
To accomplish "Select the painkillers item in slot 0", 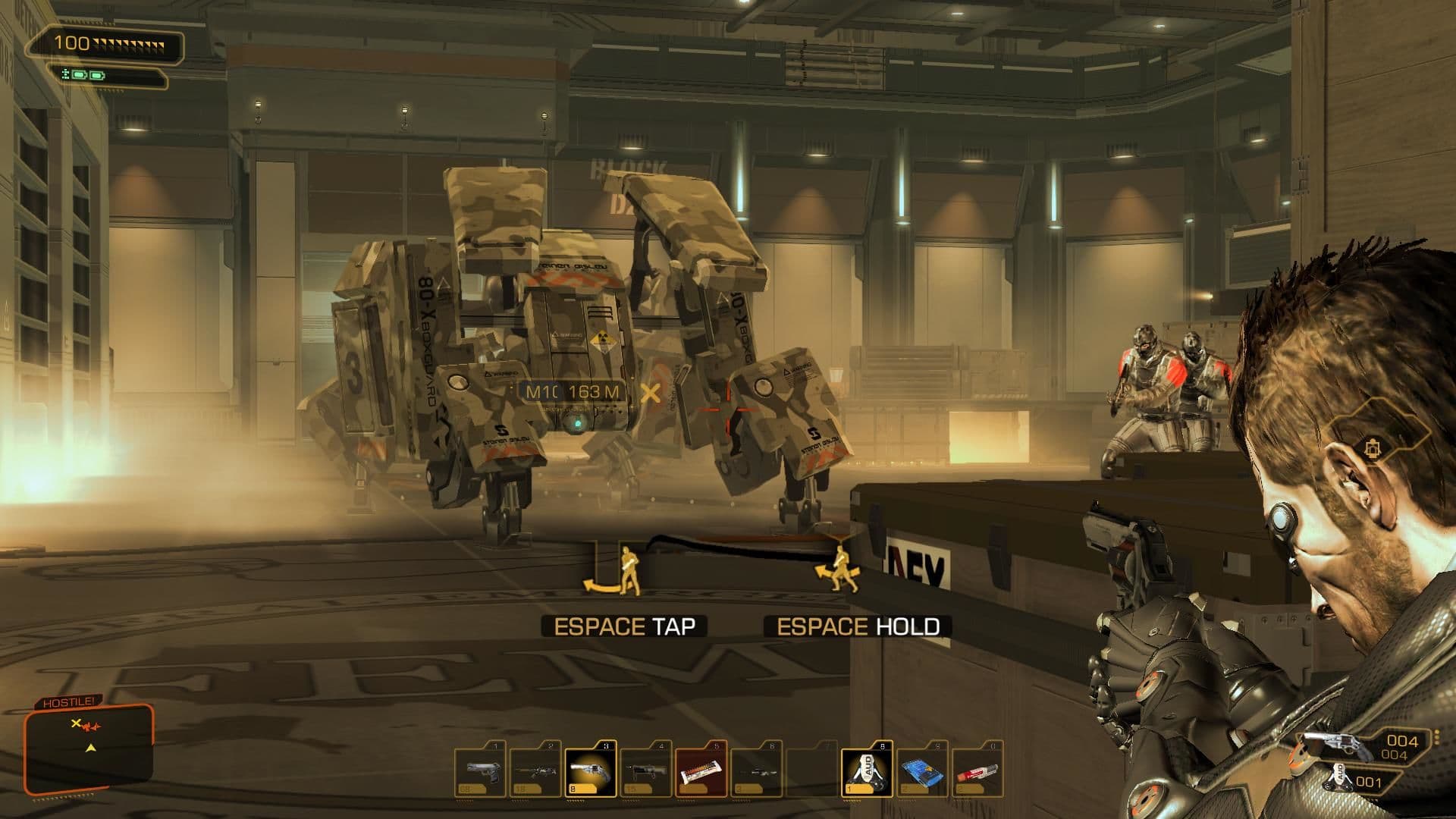I will (x=980, y=772).
